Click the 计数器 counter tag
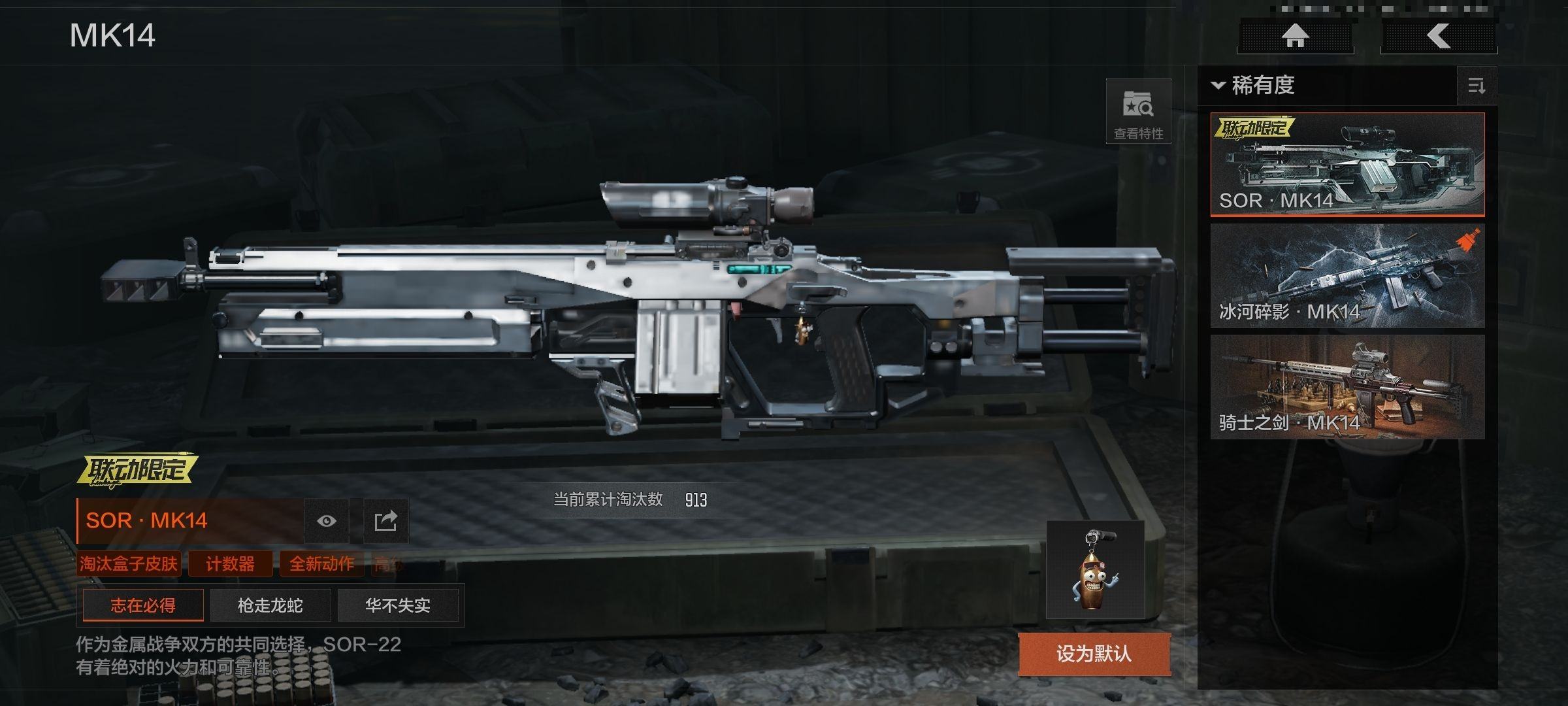1568x706 pixels. click(x=230, y=563)
